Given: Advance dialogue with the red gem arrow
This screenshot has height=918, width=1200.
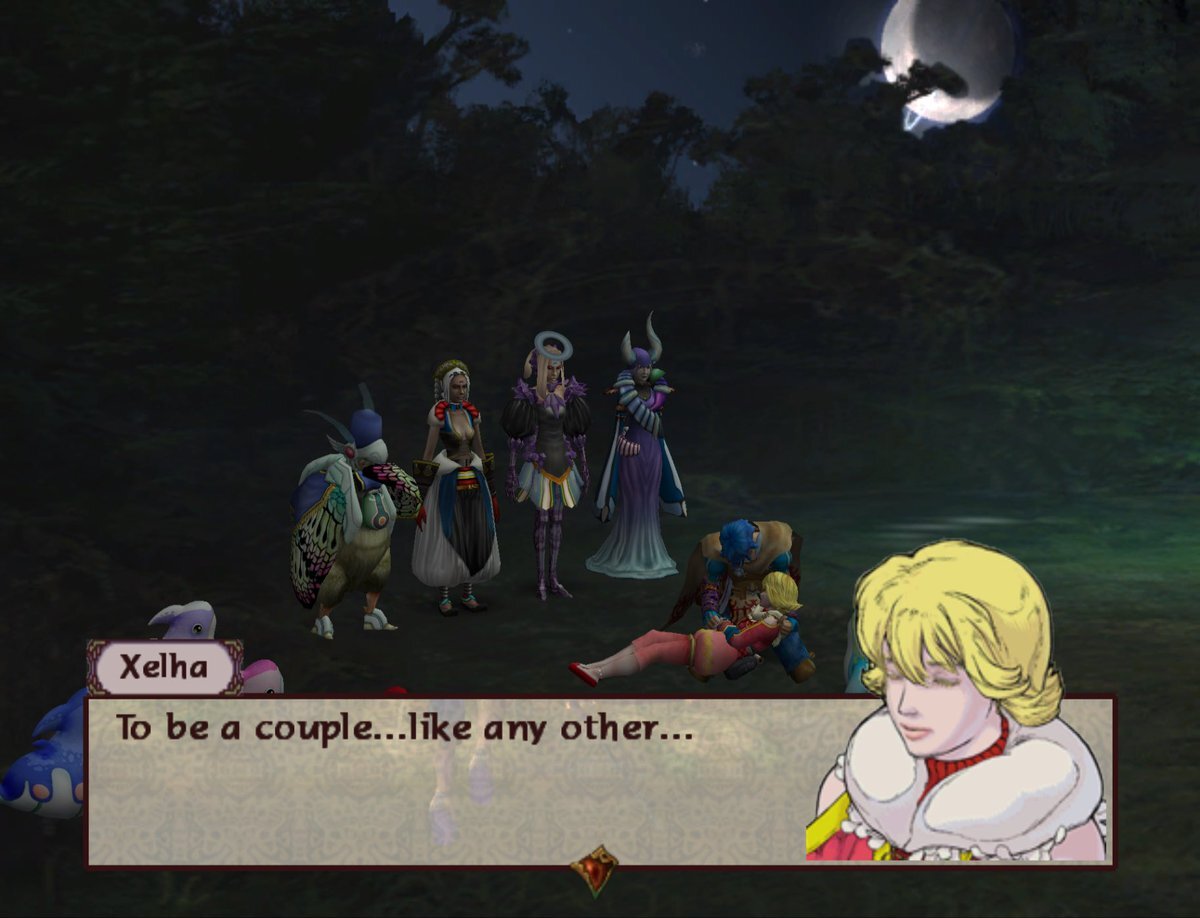Looking at the screenshot, I should (x=594, y=869).
